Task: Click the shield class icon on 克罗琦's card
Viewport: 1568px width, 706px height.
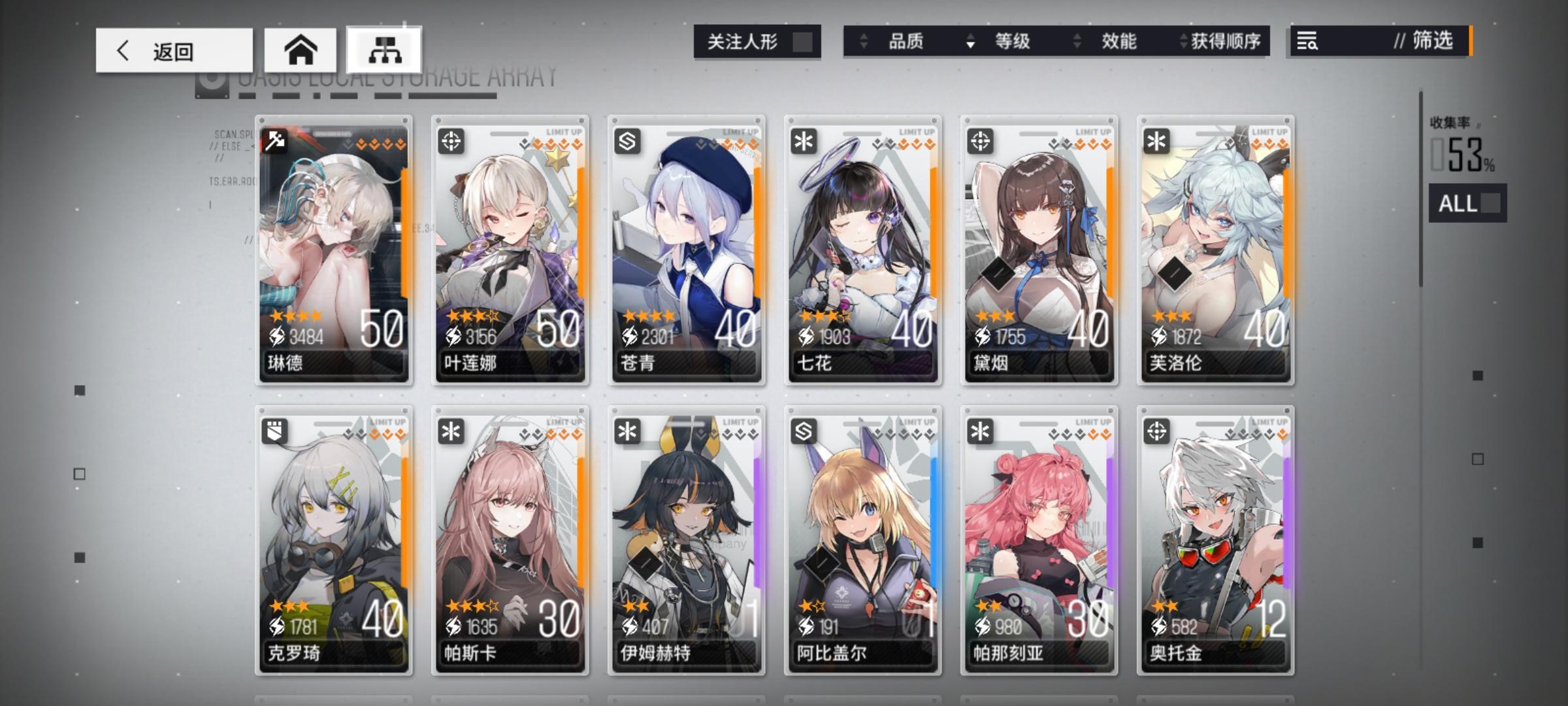Action: 275,431
